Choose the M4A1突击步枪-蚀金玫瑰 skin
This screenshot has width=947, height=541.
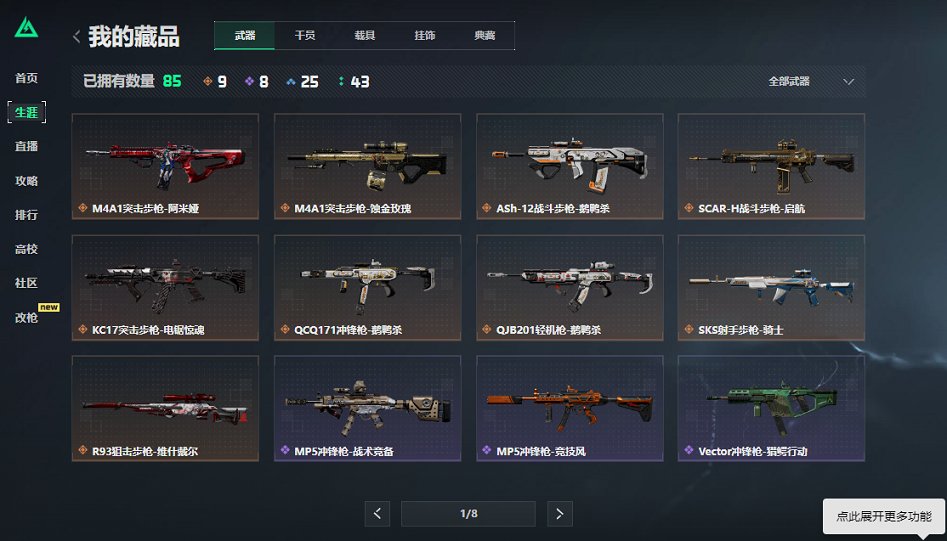click(x=367, y=166)
